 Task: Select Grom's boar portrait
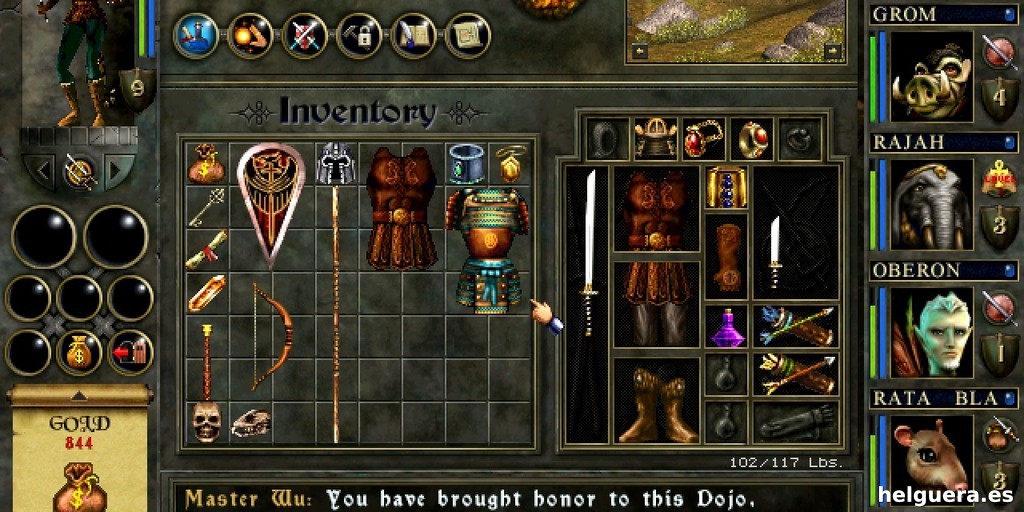click(x=932, y=76)
